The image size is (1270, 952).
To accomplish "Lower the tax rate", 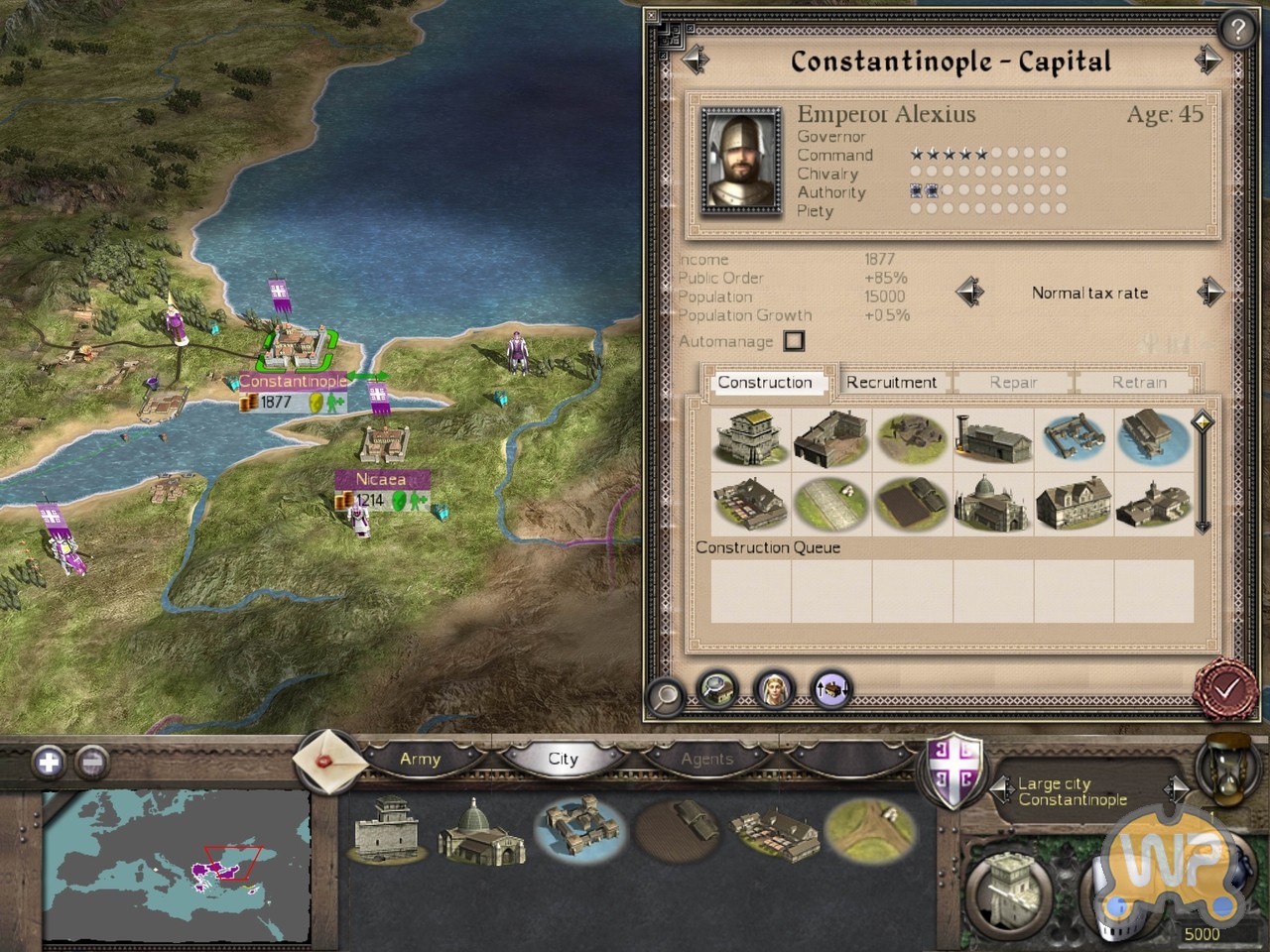I will click(969, 293).
